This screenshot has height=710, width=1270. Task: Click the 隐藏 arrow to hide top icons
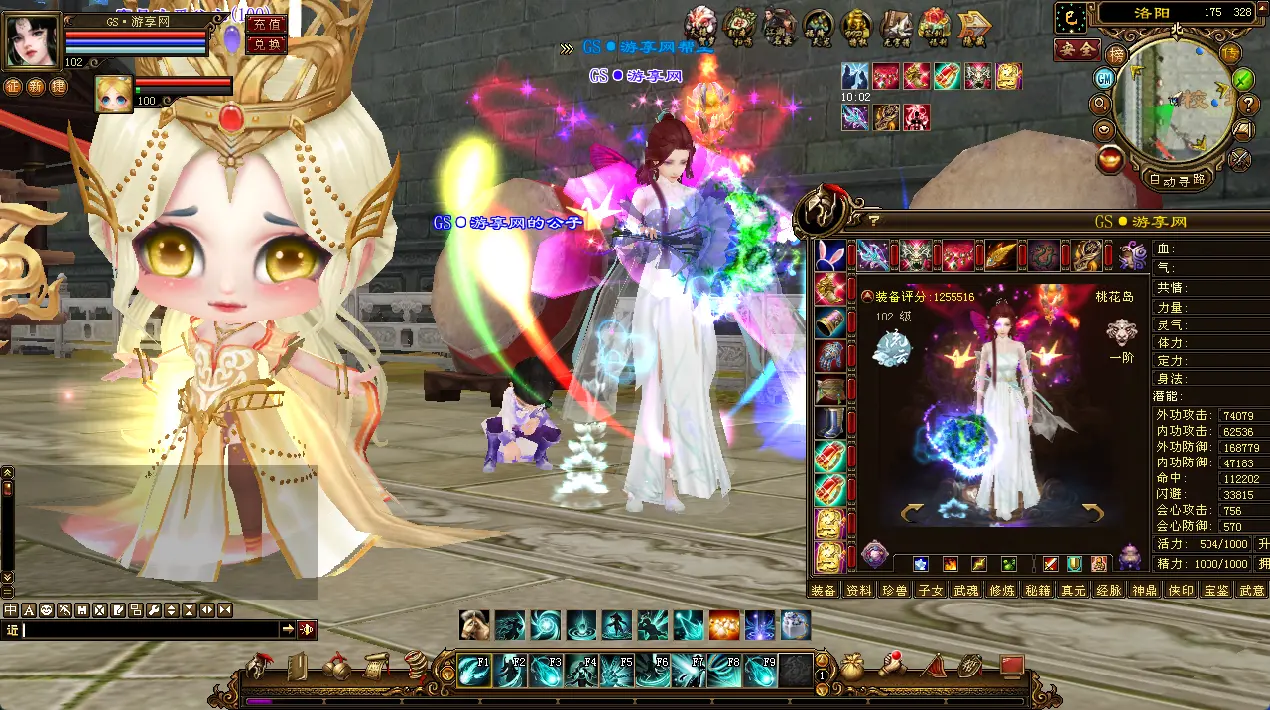coord(973,25)
